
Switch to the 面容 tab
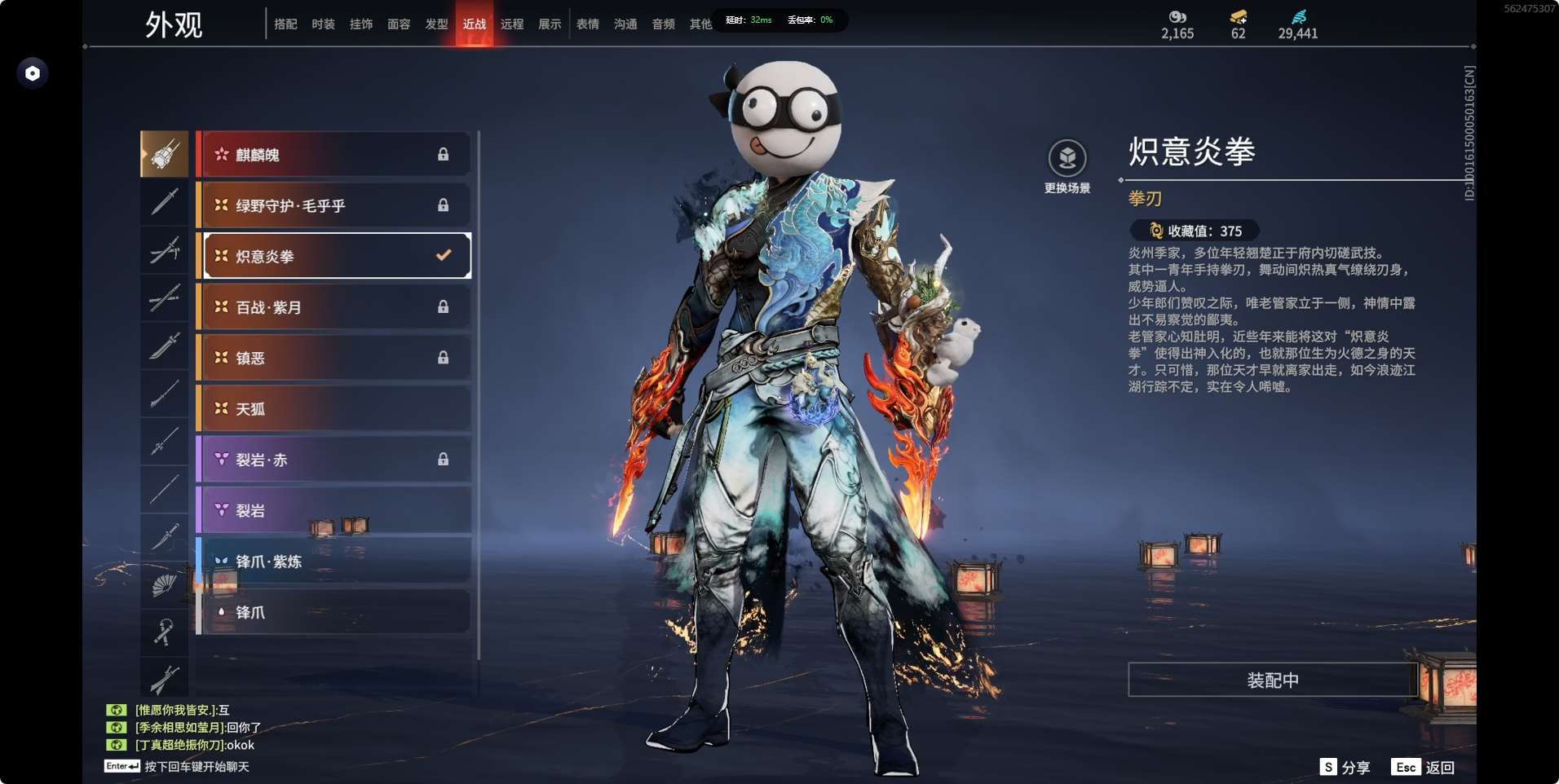click(399, 24)
